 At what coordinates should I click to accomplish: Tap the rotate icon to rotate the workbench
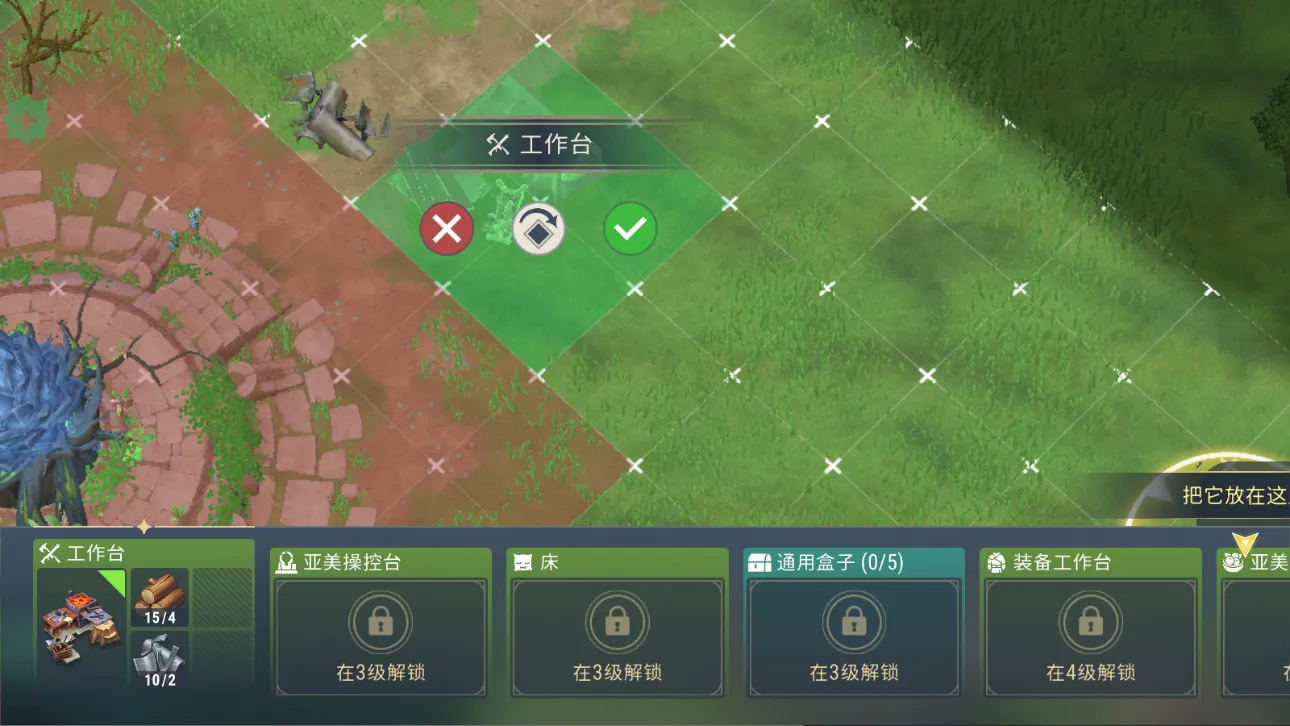pos(538,228)
